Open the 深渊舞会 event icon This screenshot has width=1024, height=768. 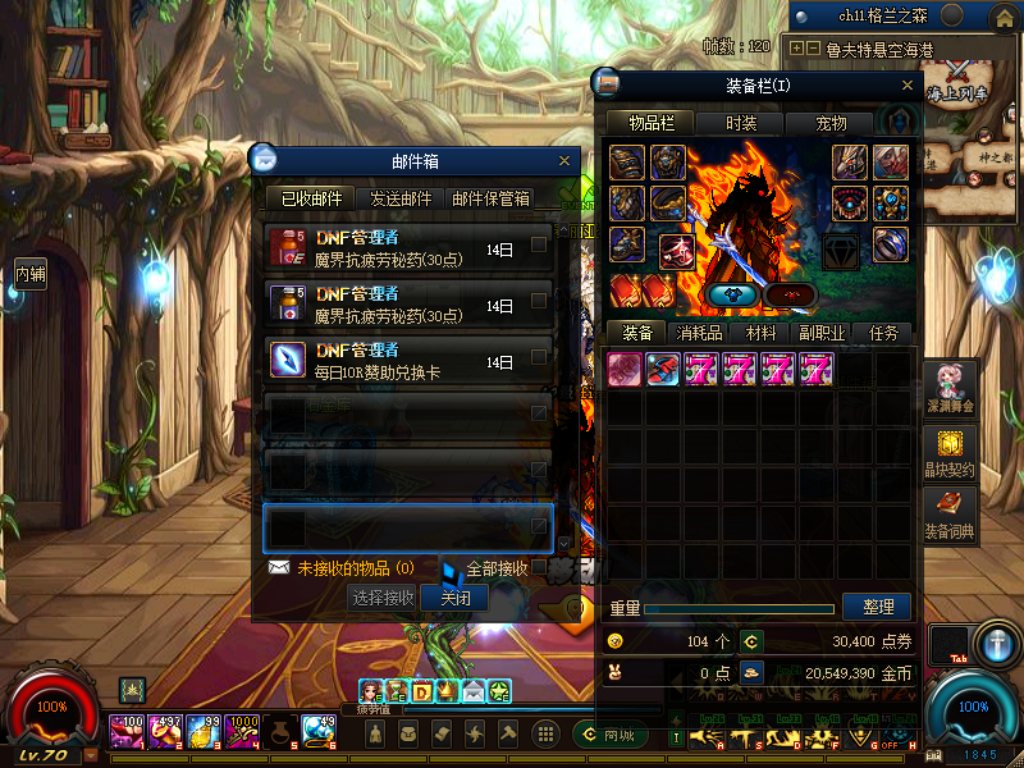click(949, 388)
